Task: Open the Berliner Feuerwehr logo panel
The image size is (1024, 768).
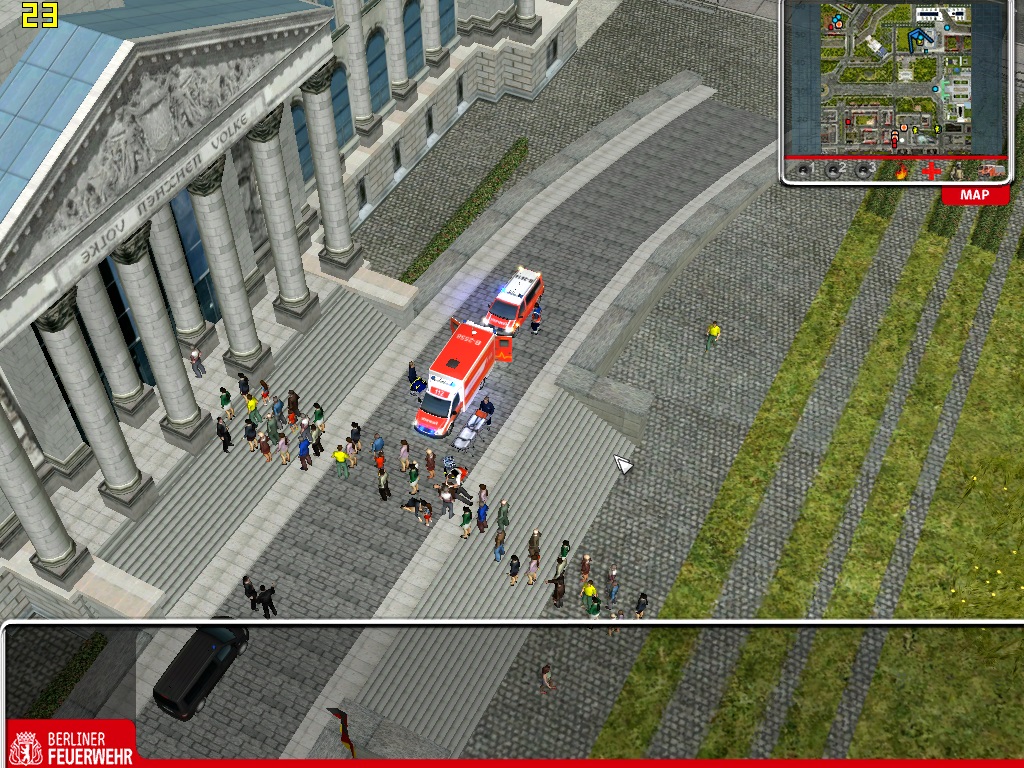Action: click(70, 744)
